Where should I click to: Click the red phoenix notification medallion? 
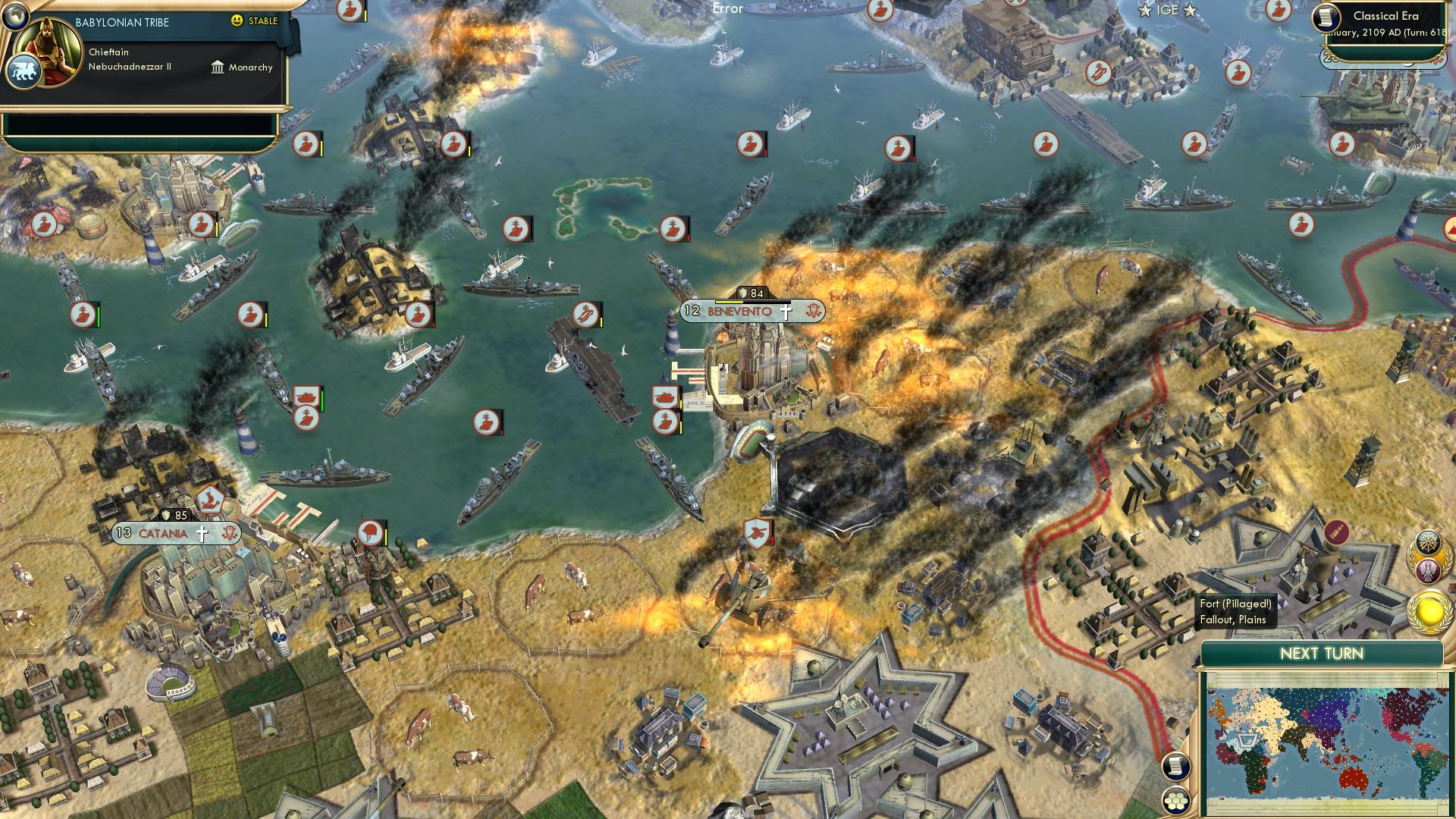1429,570
